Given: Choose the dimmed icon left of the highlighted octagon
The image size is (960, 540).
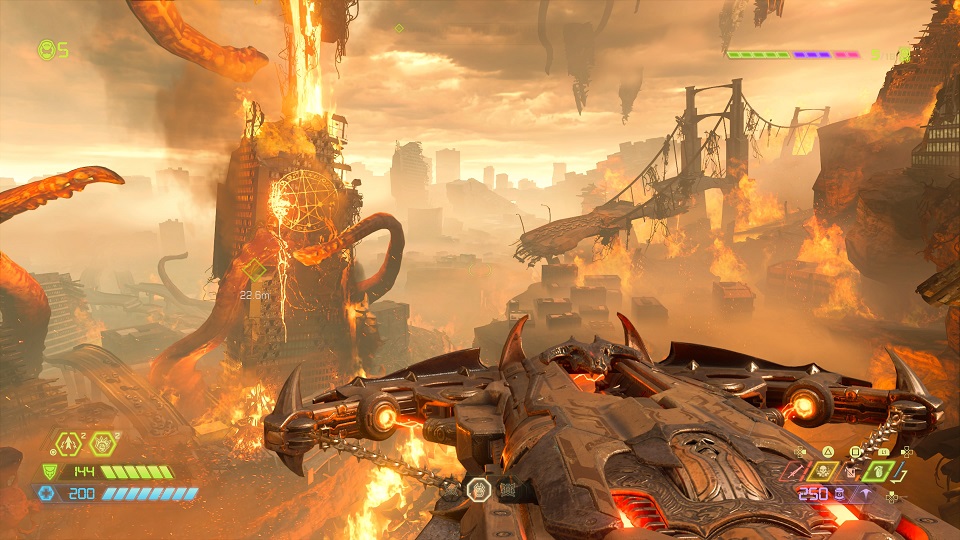Looking at the screenshot, I should click(452, 490).
